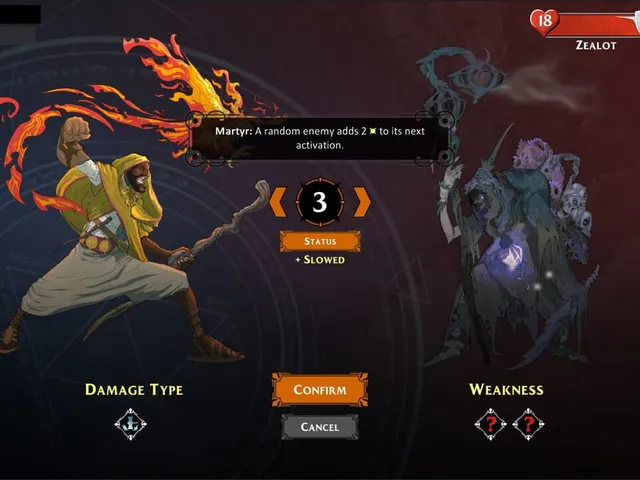Select the Status label above Slowed

tap(320, 241)
